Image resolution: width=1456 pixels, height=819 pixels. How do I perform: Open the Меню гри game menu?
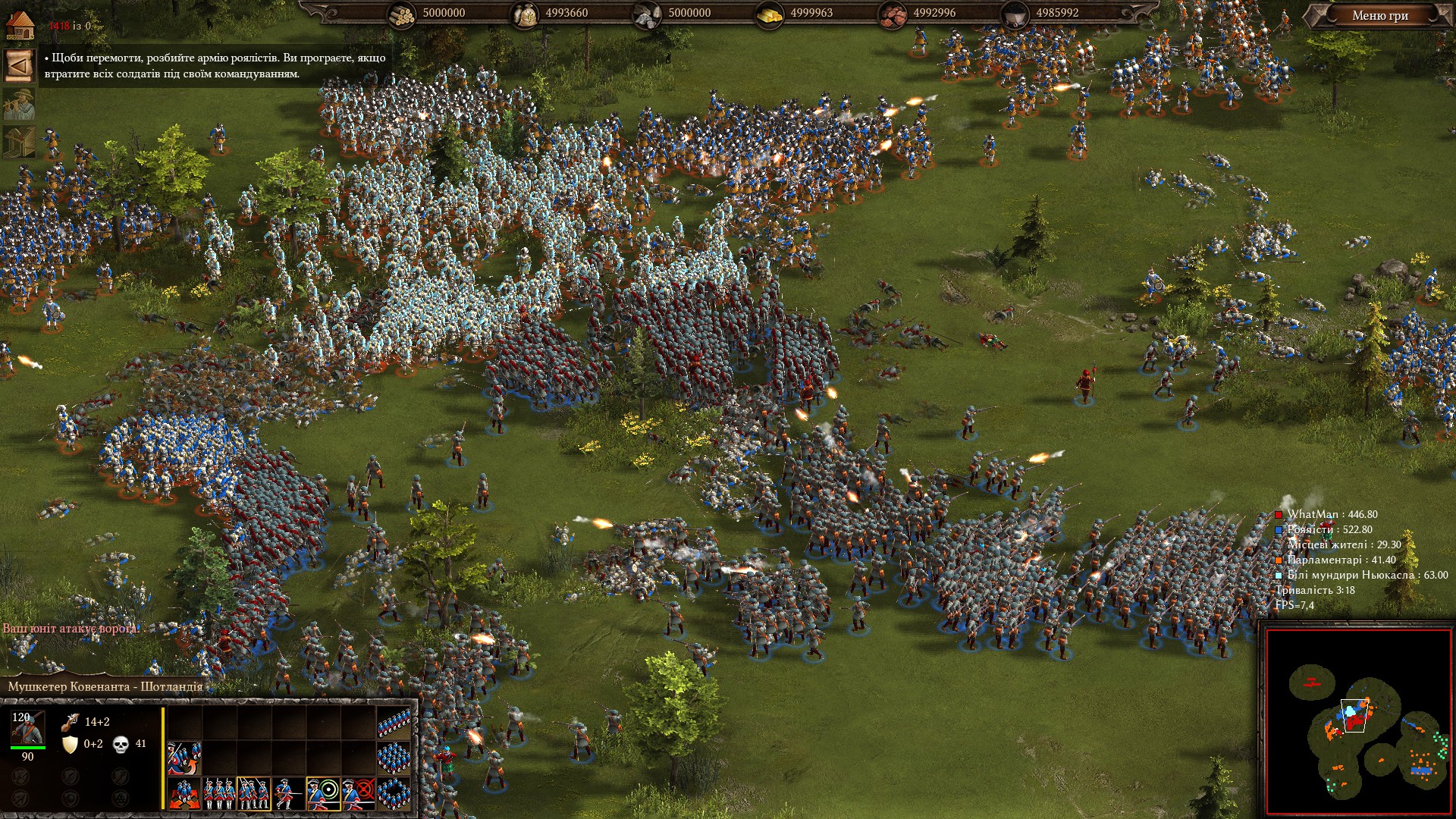1379,15
